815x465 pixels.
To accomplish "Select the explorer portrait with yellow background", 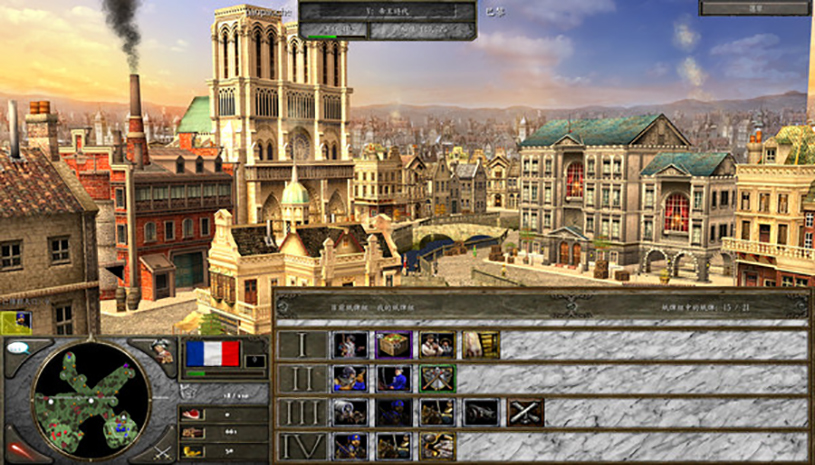I will click(16, 322).
